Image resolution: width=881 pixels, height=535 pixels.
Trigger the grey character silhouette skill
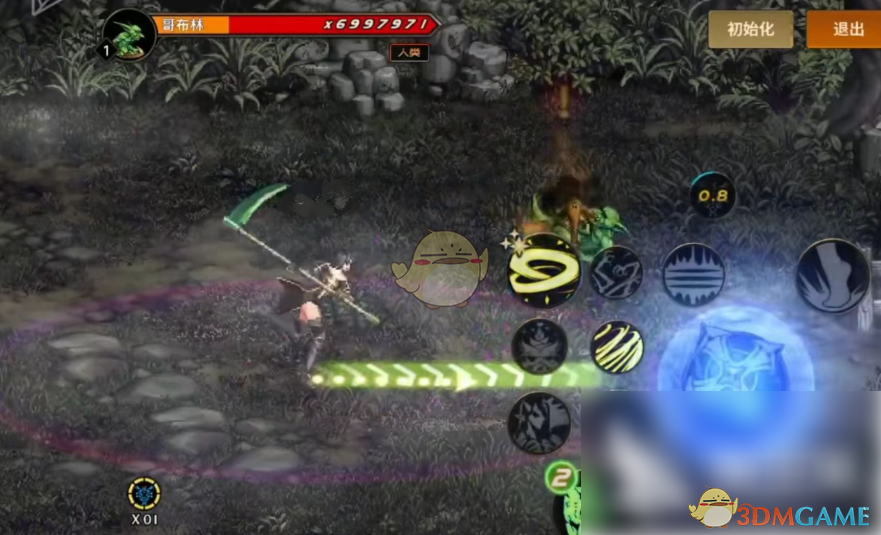tap(541, 421)
